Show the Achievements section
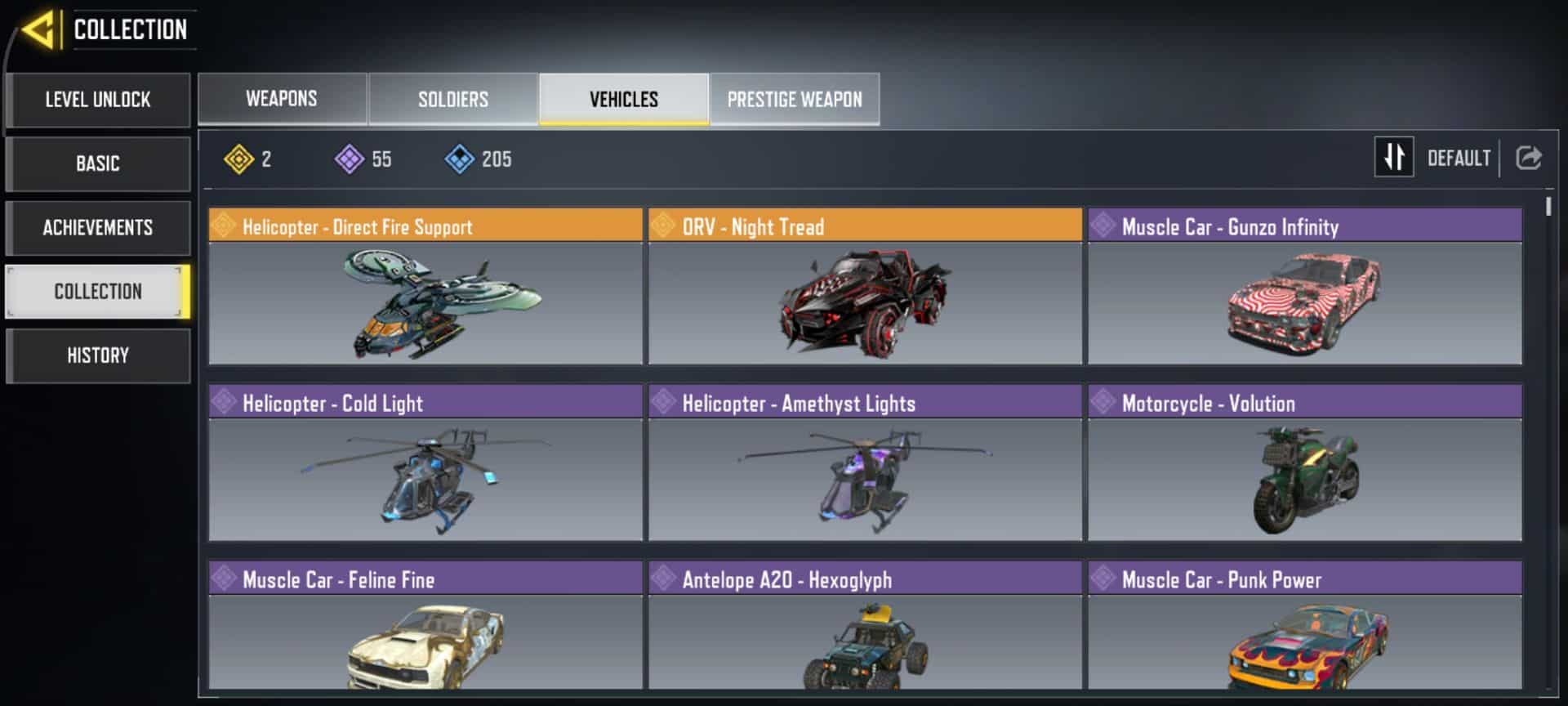 click(x=98, y=227)
